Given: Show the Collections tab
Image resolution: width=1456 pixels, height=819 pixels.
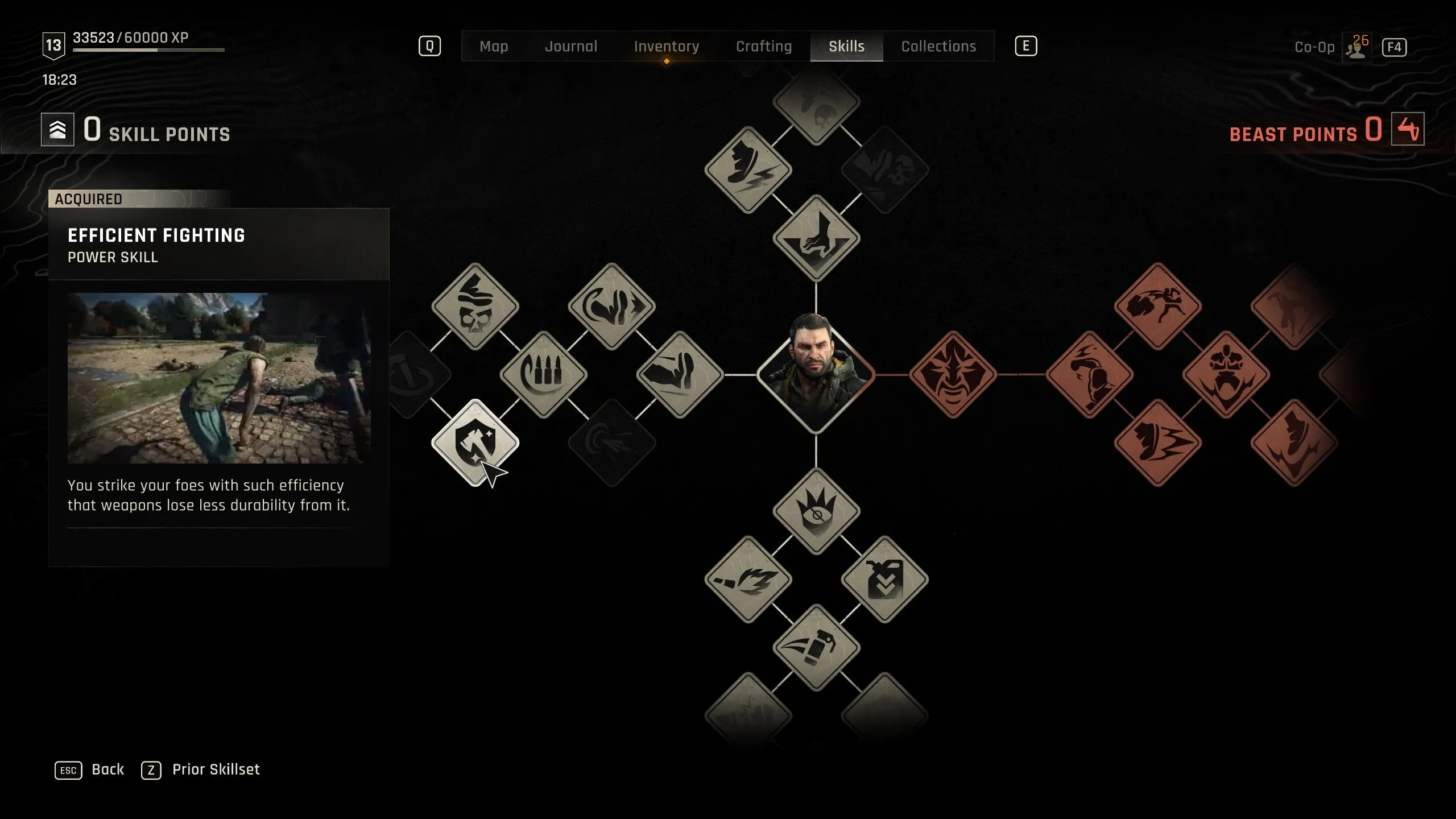Looking at the screenshot, I should pos(938,46).
